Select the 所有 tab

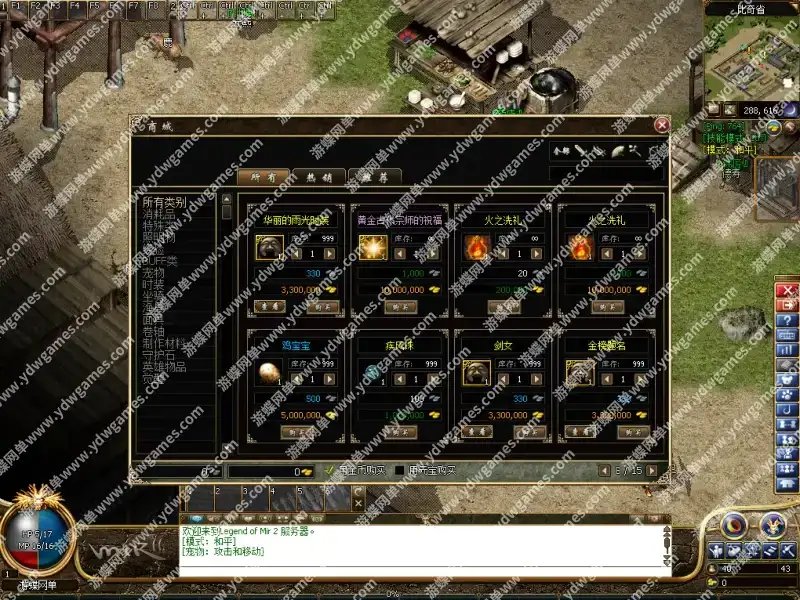263,177
